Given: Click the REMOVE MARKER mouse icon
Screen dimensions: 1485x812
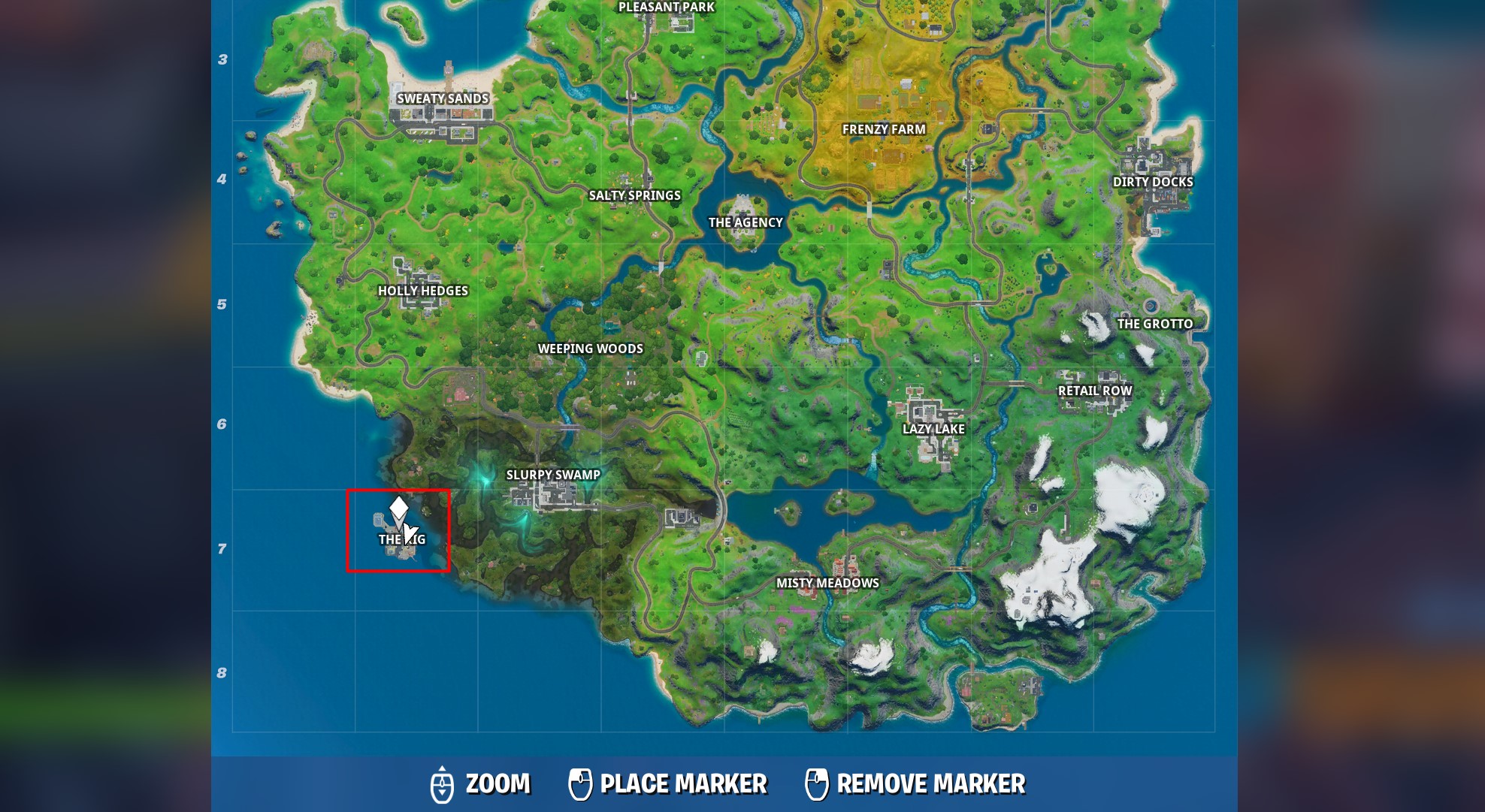Looking at the screenshot, I should [x=818, y=783].
